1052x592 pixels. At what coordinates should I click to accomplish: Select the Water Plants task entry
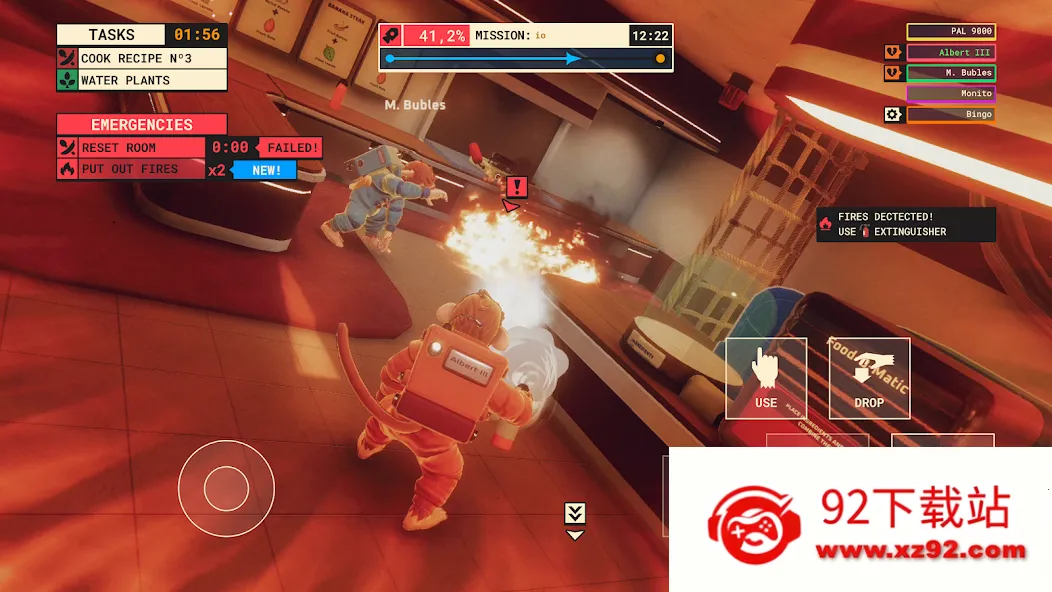coord(141,80)
